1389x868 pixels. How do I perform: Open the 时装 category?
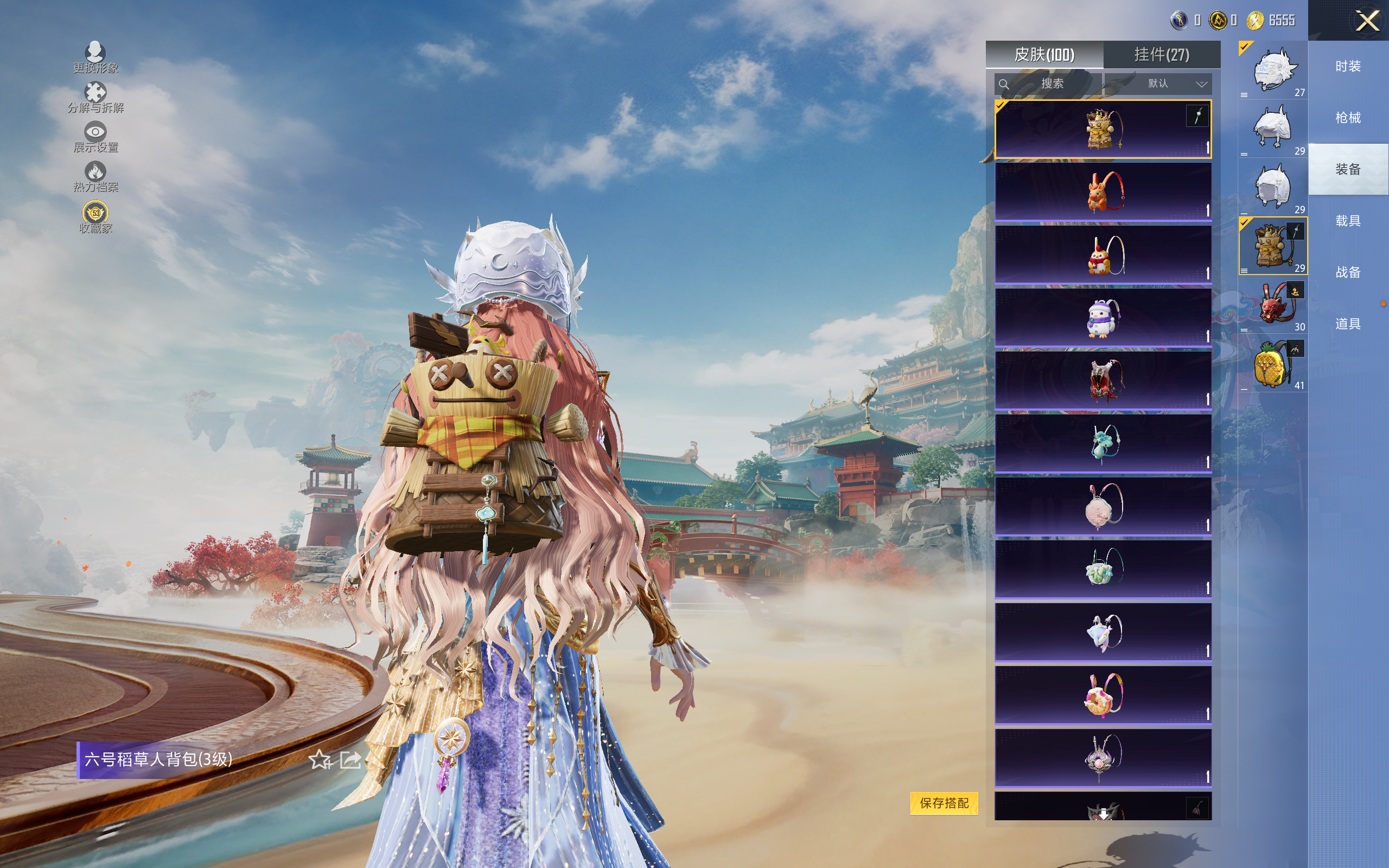click(x=1347, y=67)
